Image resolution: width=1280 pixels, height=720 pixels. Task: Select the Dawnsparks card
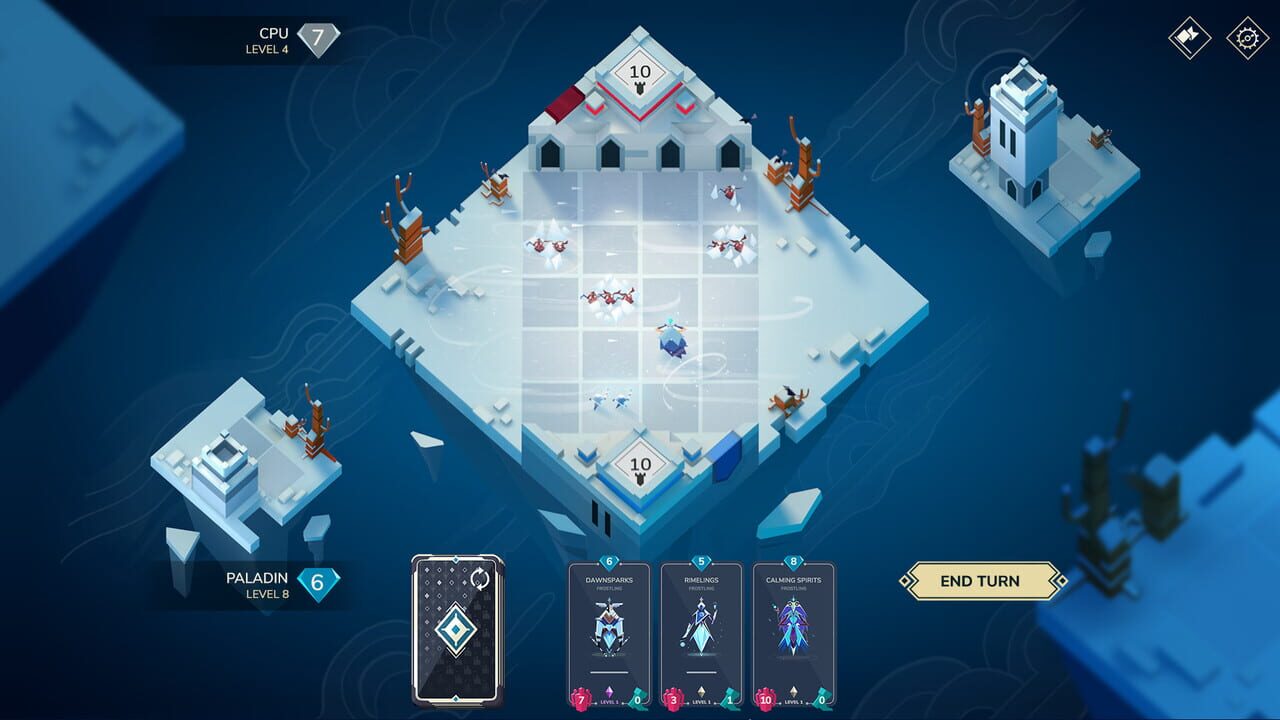coord(607,630)
